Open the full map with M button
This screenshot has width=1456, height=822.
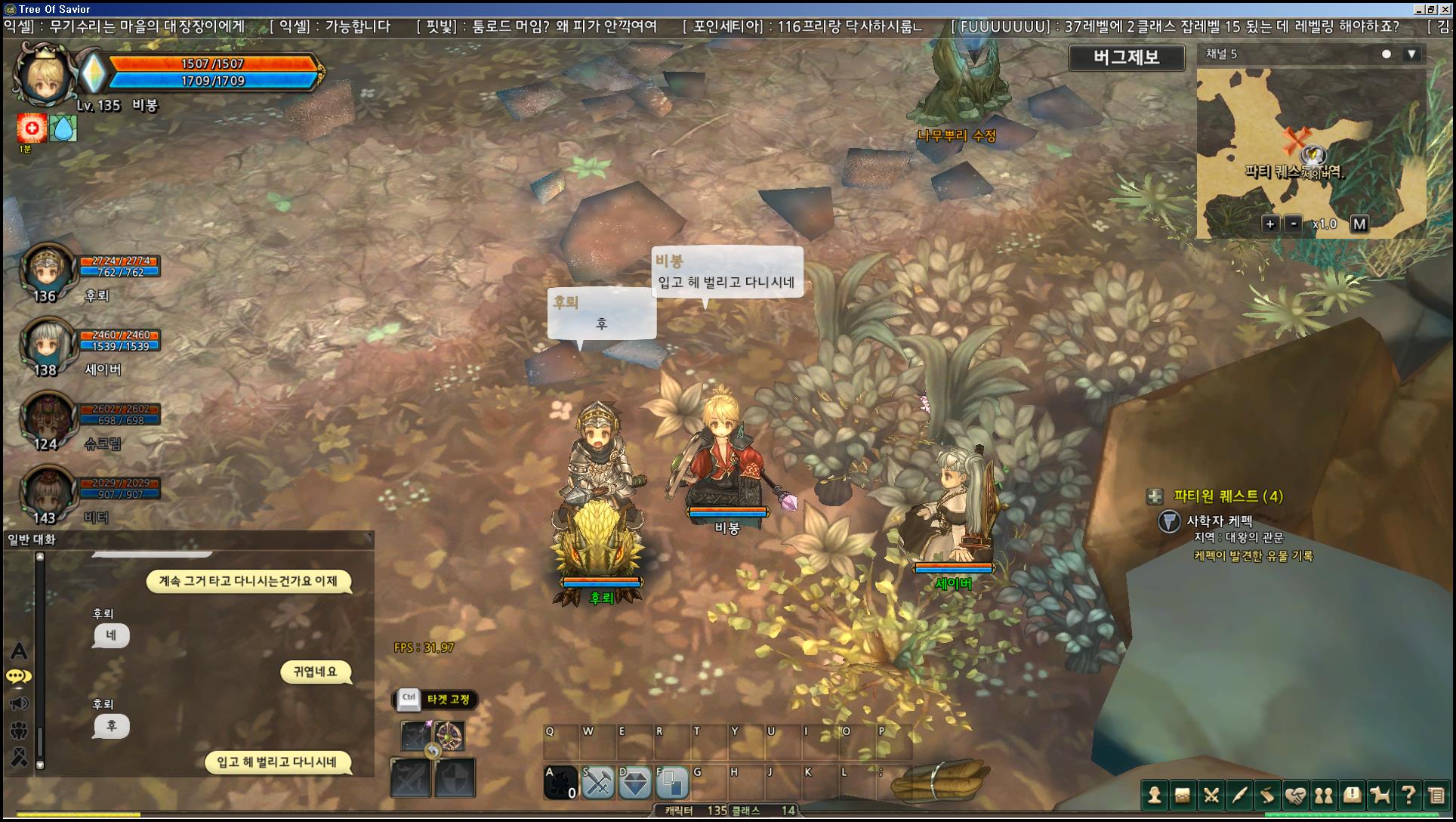pos(1359,224)
